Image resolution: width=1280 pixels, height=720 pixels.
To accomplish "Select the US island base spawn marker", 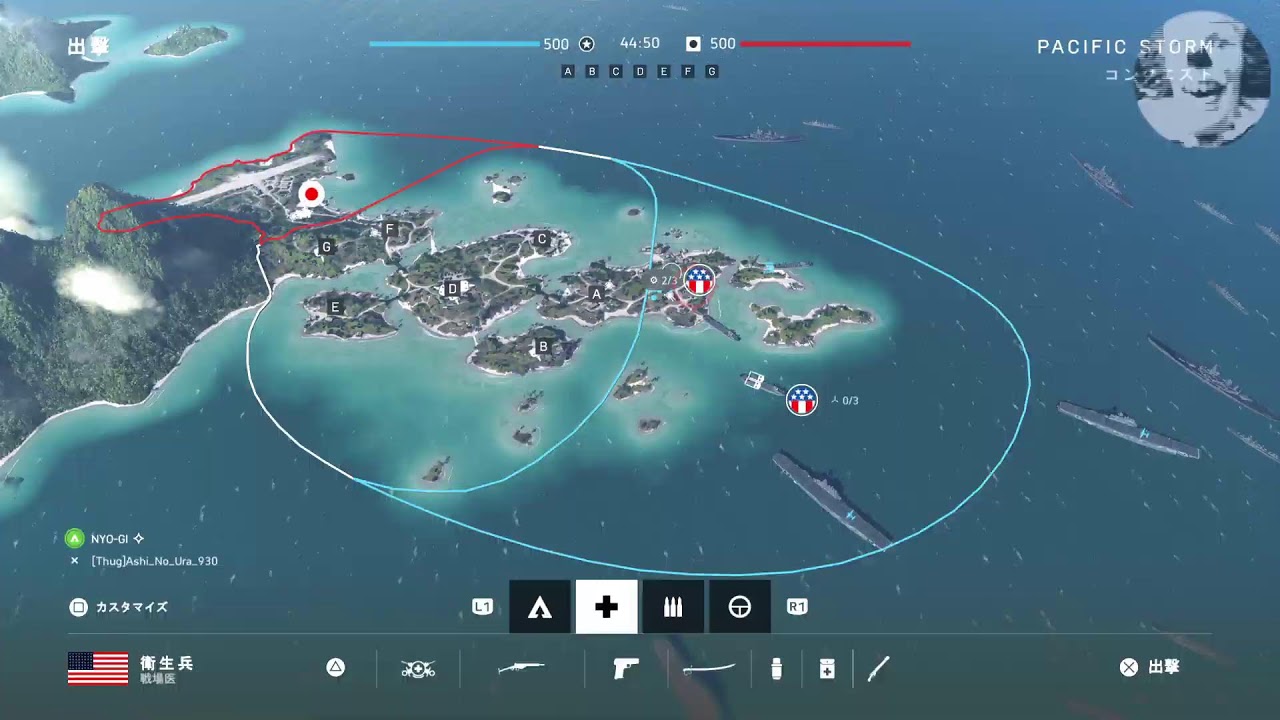I will [x=698, y=280].
